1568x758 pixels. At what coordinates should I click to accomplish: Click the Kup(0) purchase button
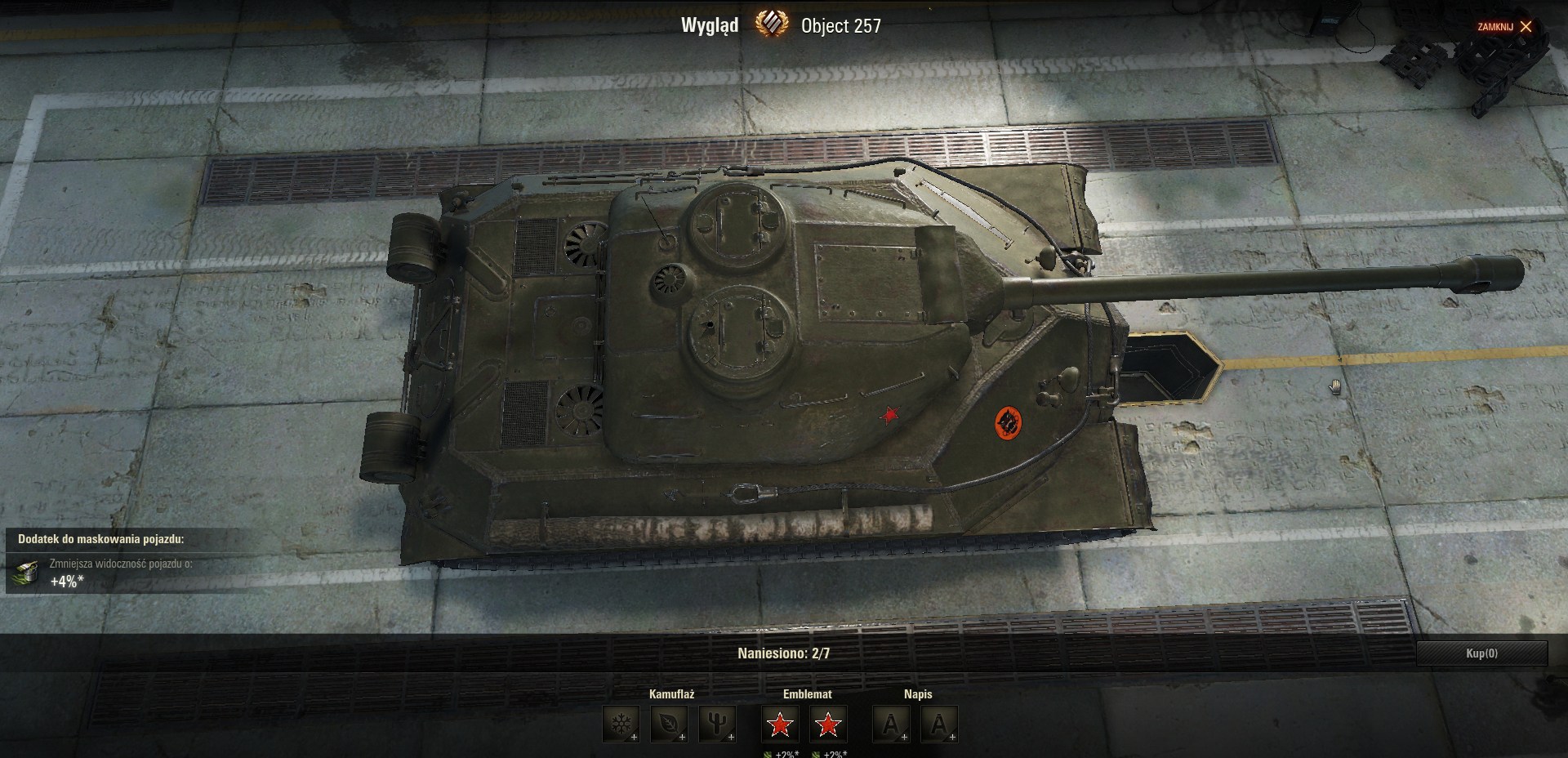tap(1481, 653)
